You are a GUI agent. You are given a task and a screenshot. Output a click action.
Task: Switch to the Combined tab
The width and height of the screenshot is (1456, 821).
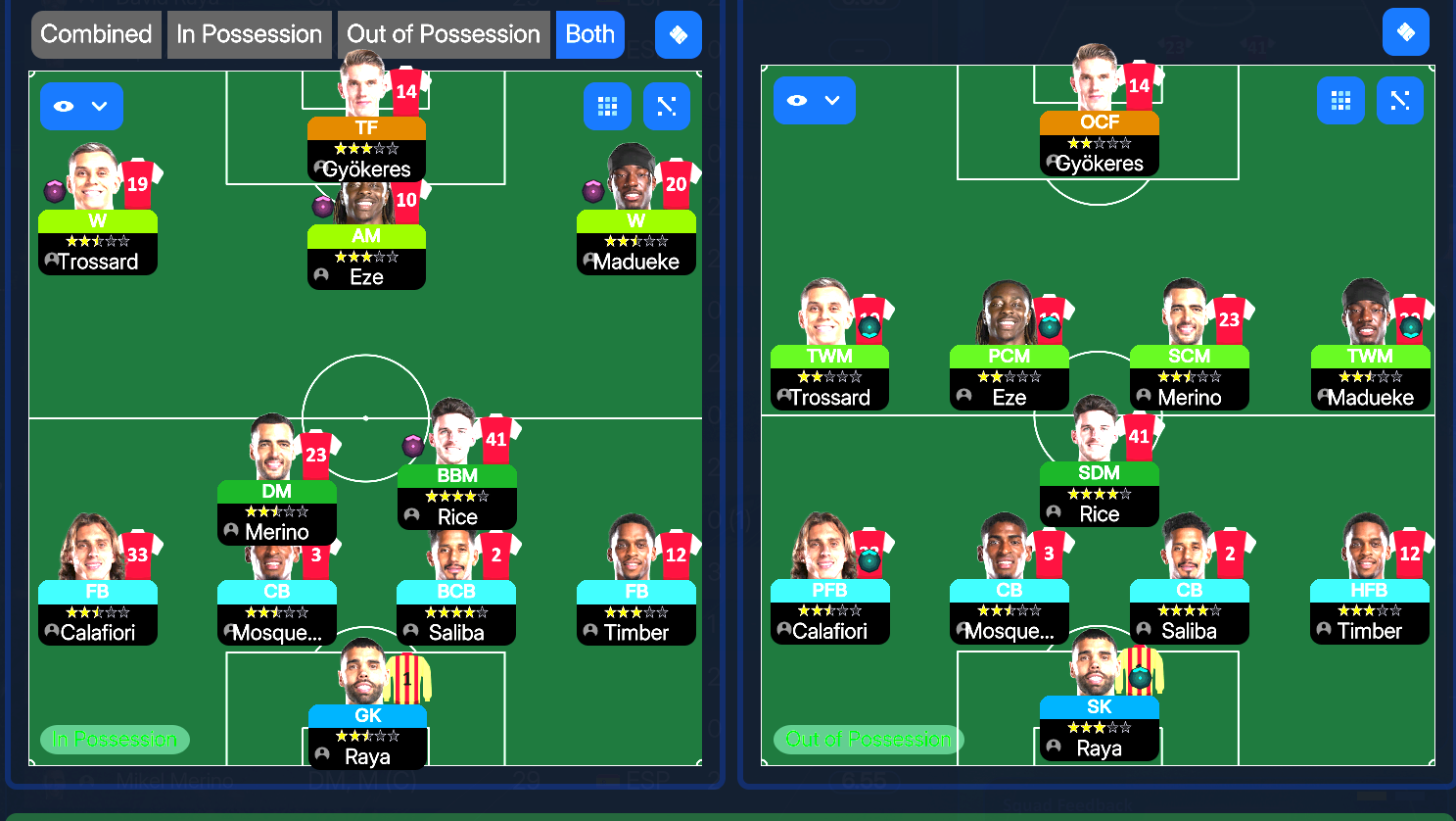[x=95, y=34]
